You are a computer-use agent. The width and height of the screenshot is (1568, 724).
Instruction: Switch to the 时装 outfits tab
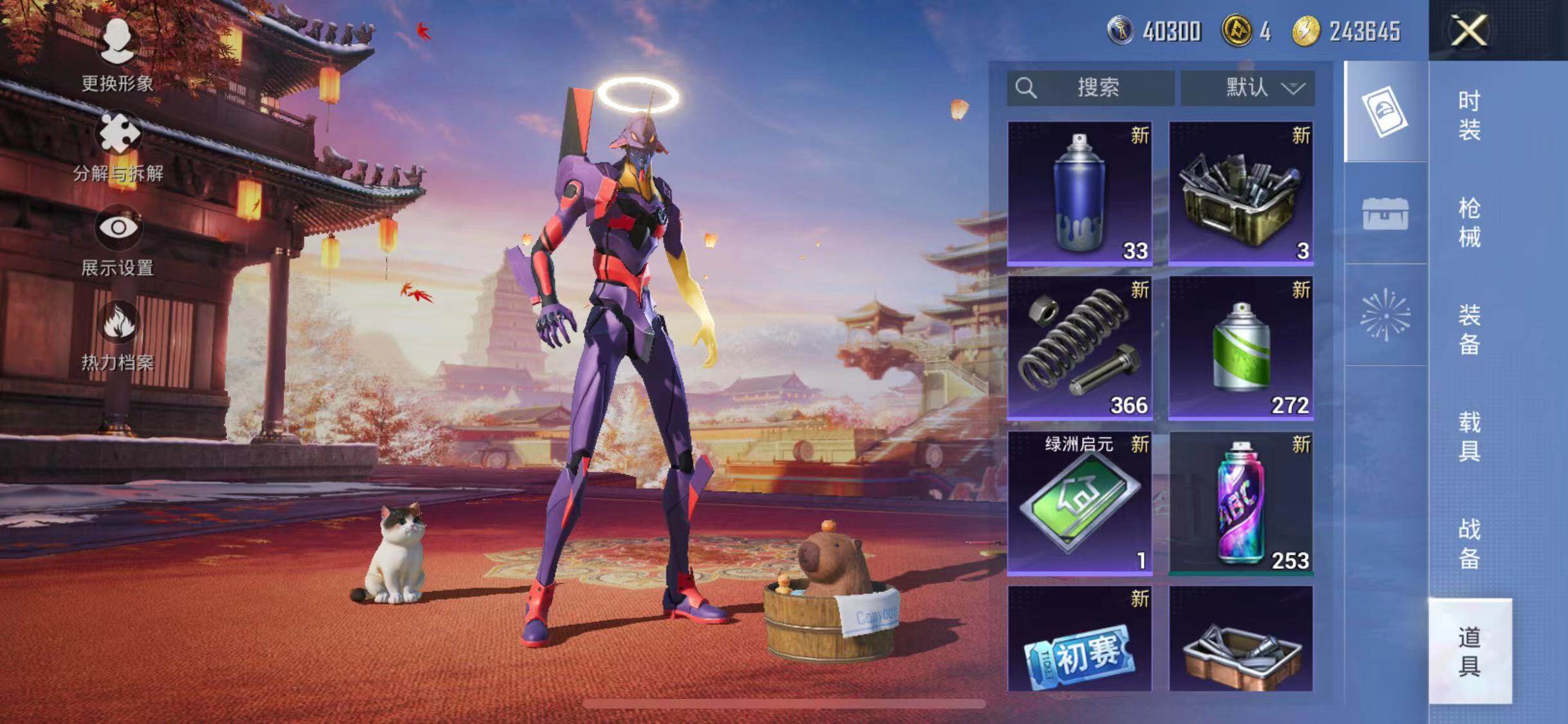point(1470,116)
